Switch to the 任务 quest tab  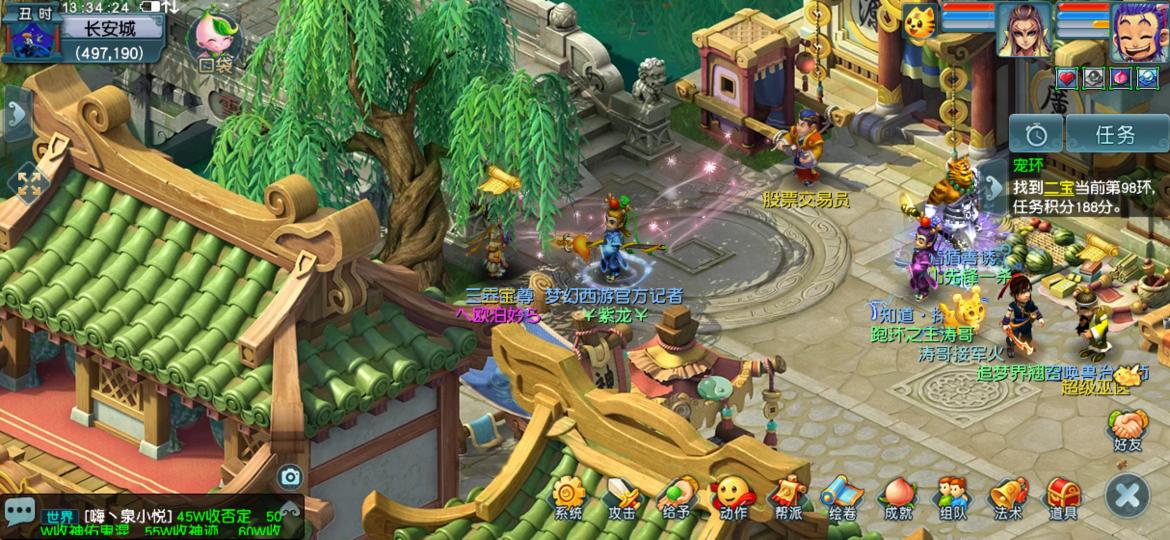coord(1115,135)
